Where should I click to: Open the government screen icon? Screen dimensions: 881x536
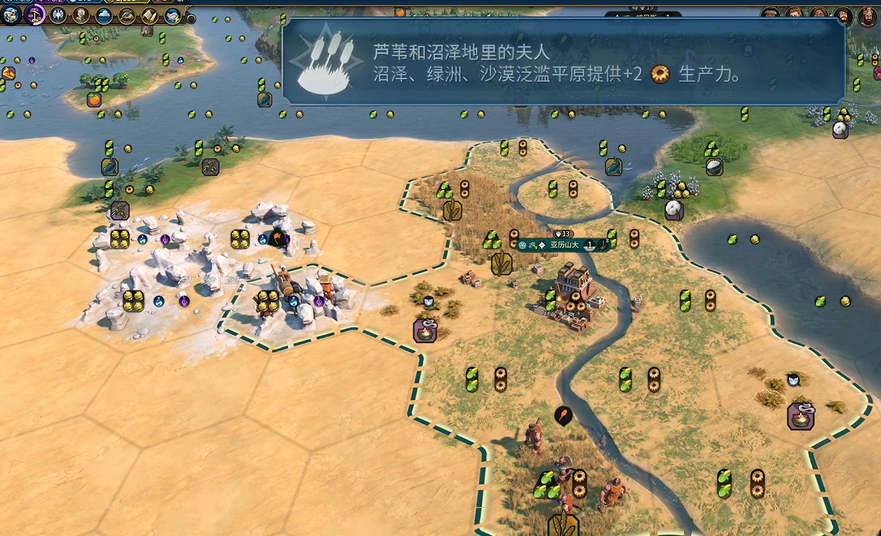[x=58, y=15]
